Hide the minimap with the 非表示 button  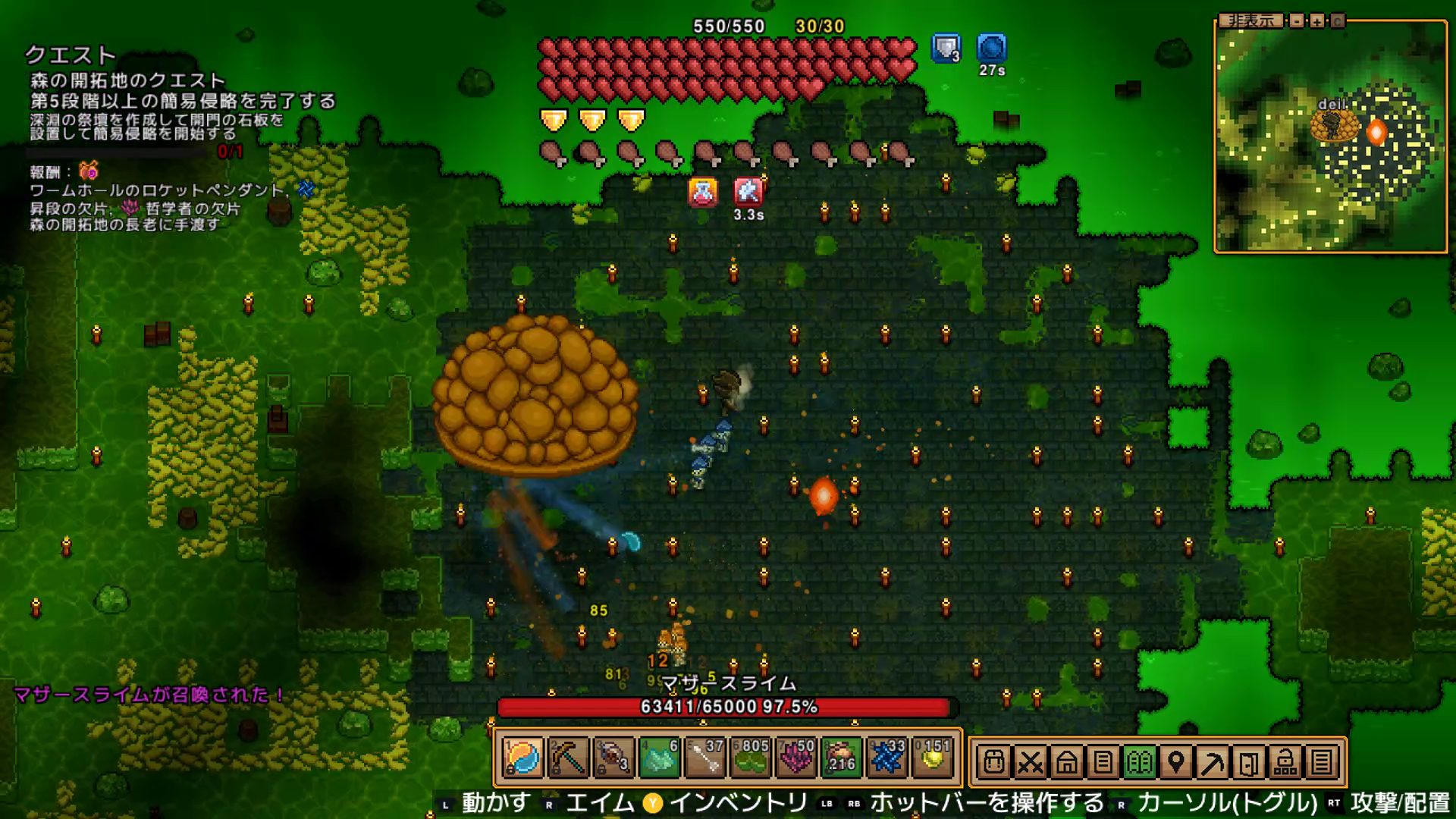tap(1252, 20)
